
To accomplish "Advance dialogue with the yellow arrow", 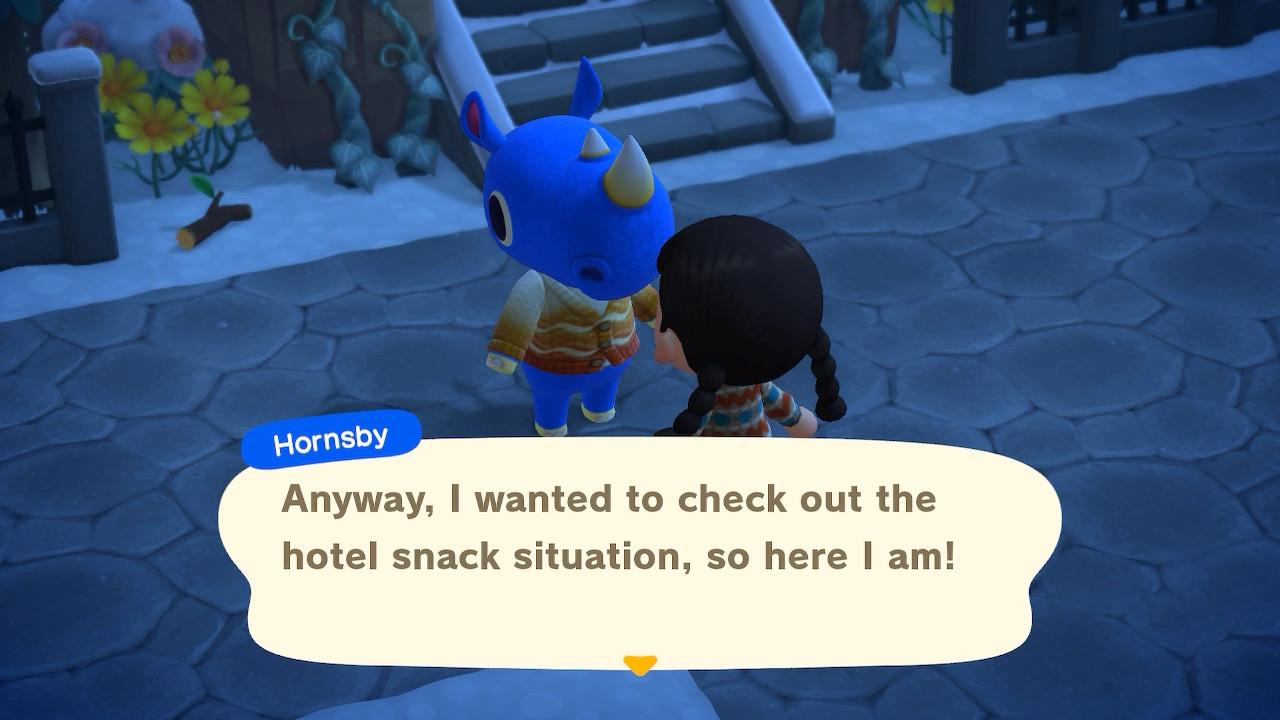I will (639, 664).
